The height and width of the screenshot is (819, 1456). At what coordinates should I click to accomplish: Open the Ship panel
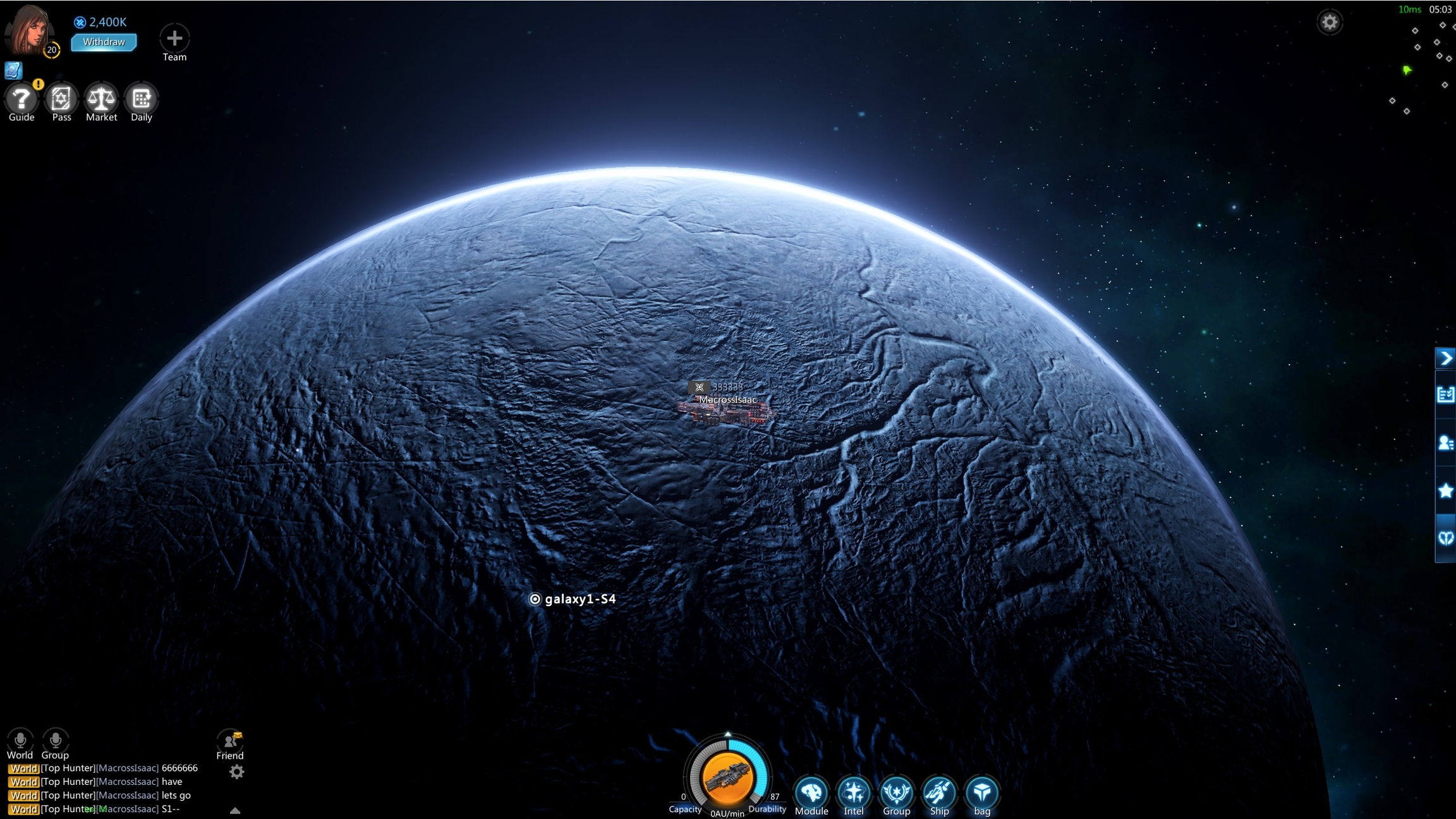coord(939,792)
